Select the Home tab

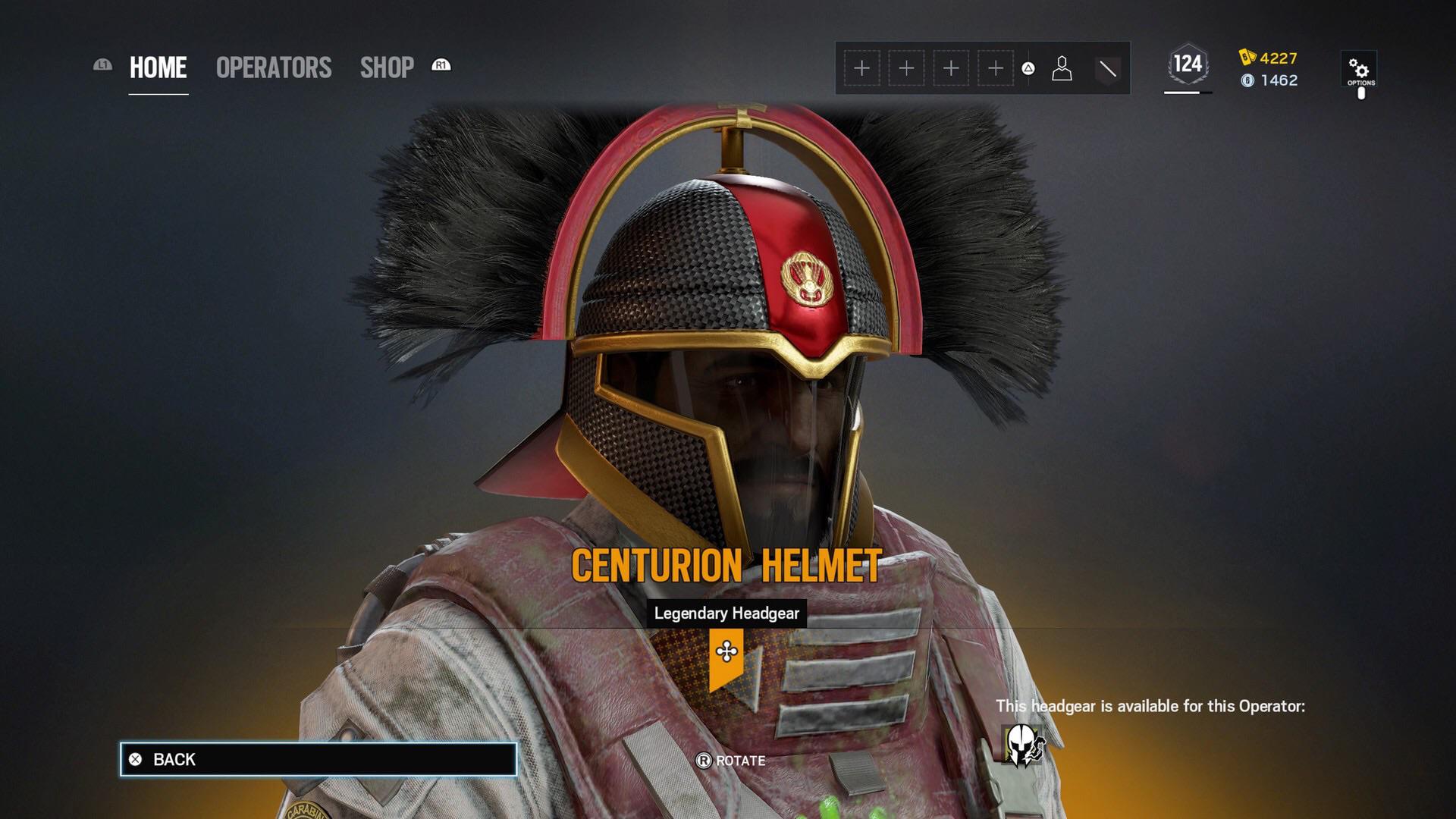pos(157,67)
